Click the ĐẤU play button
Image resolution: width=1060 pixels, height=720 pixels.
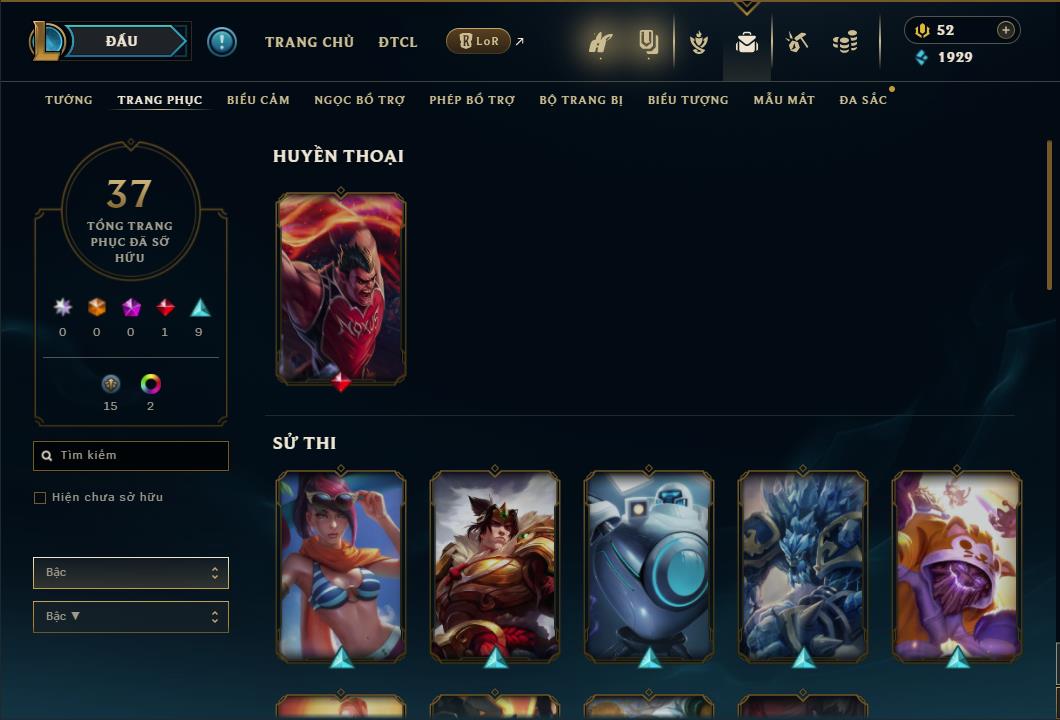[x=122, y=41]
